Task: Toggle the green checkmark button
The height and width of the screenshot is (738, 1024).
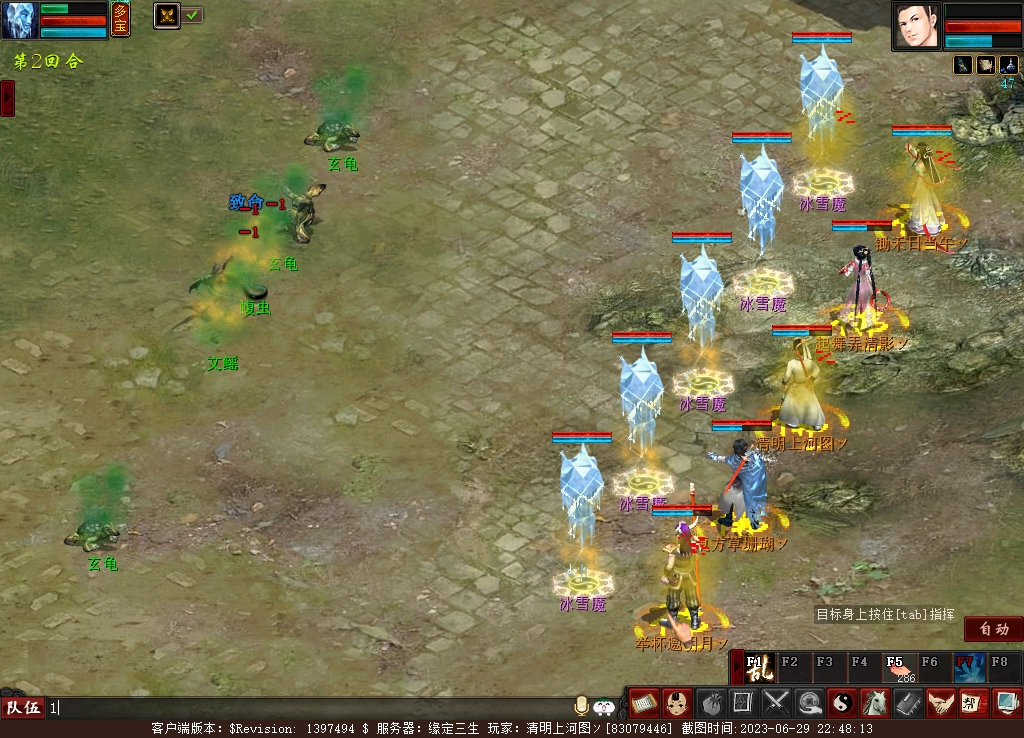Action: (x=192, y=15)
